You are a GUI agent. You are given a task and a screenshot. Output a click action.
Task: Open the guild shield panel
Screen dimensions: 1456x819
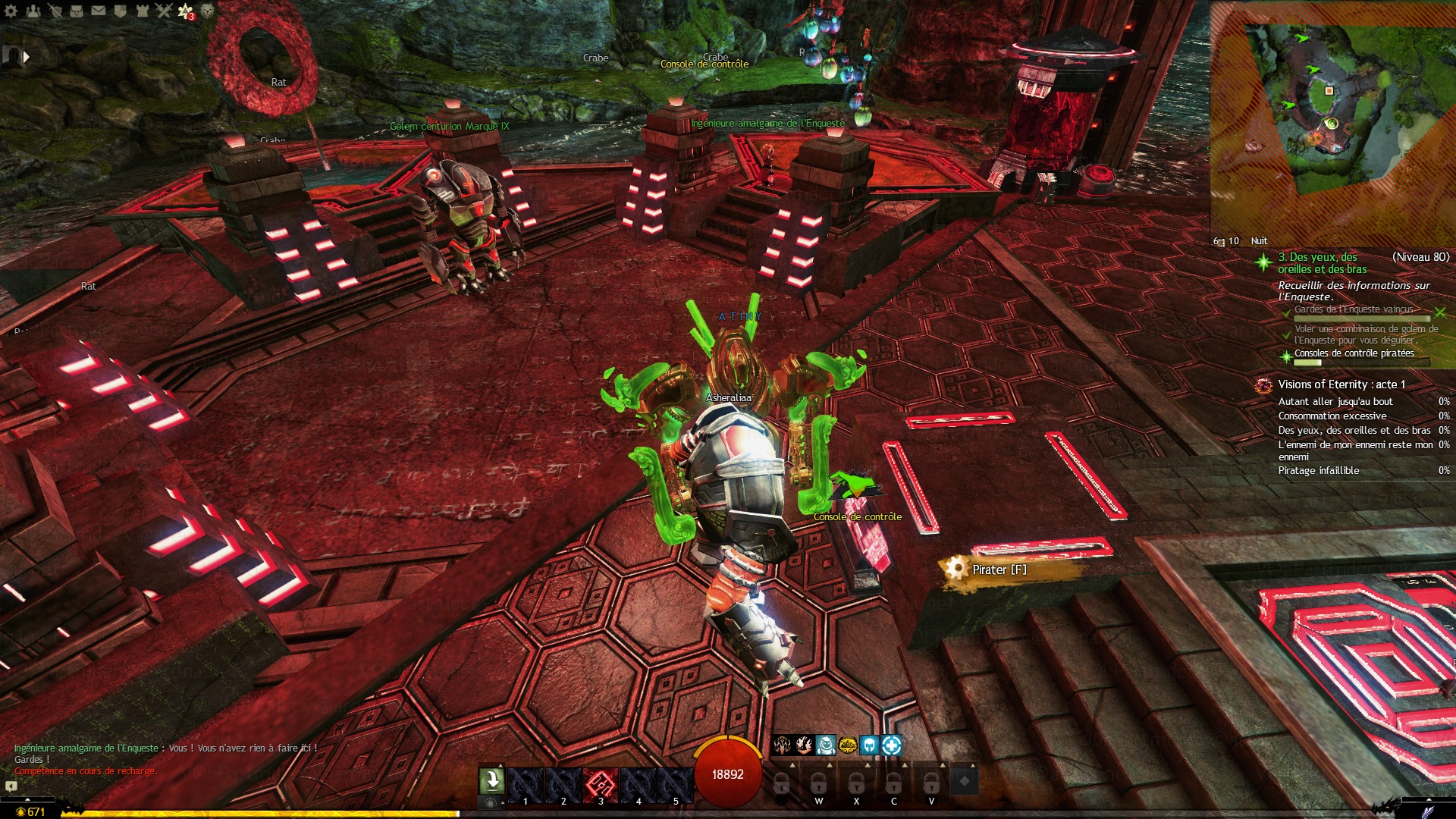[x=120, y=11]
